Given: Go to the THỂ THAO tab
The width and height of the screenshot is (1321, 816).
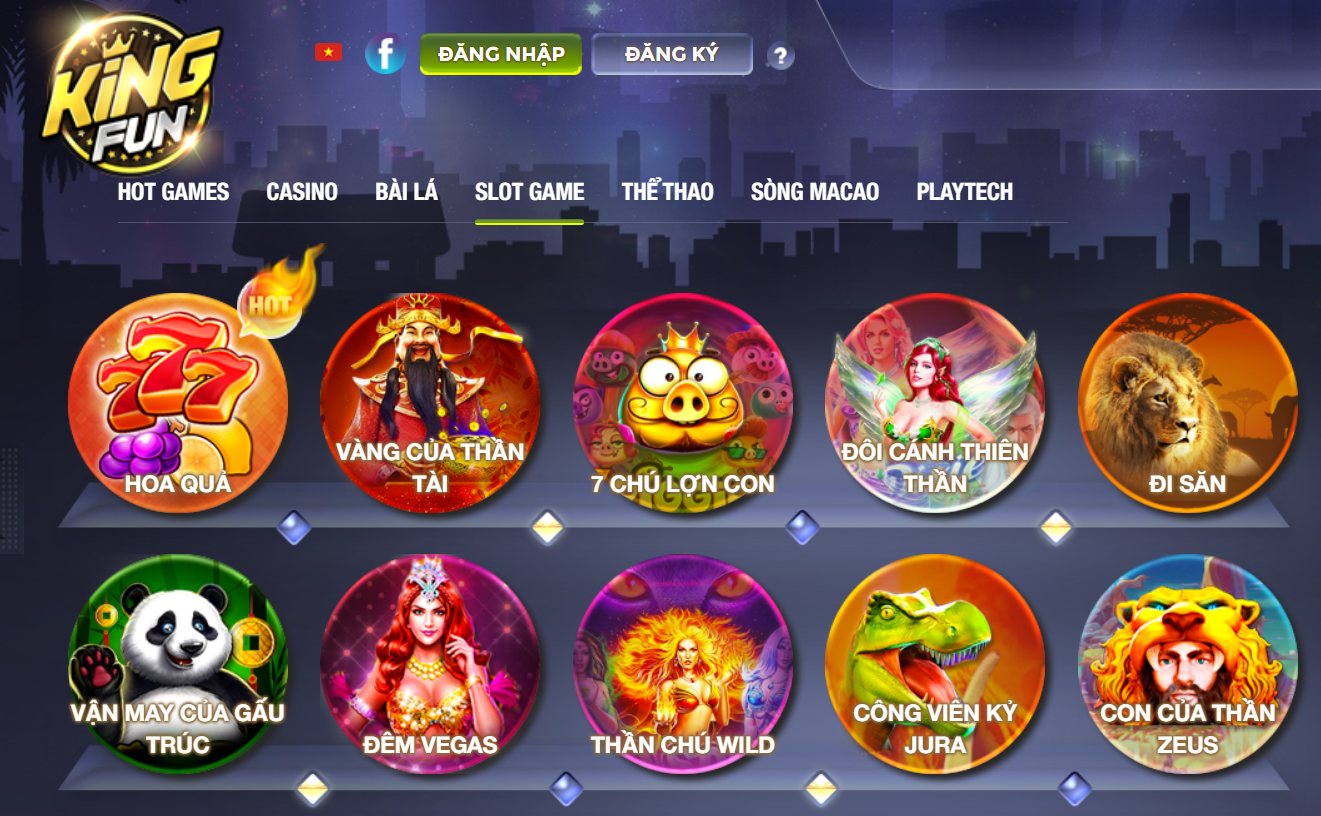Looking at the screenshot, I should click(x=667, y=192).
